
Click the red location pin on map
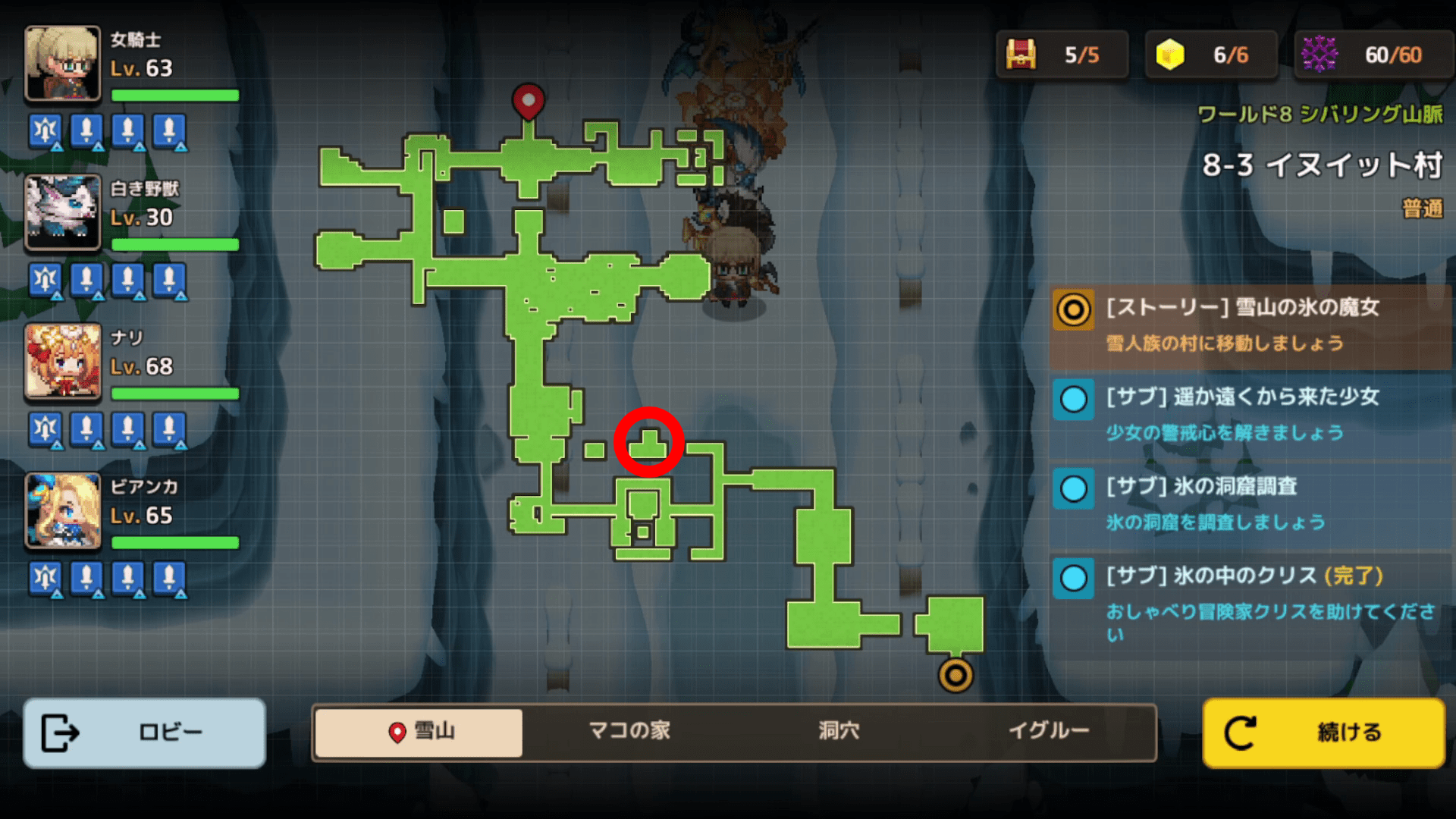tap(529, 100)
